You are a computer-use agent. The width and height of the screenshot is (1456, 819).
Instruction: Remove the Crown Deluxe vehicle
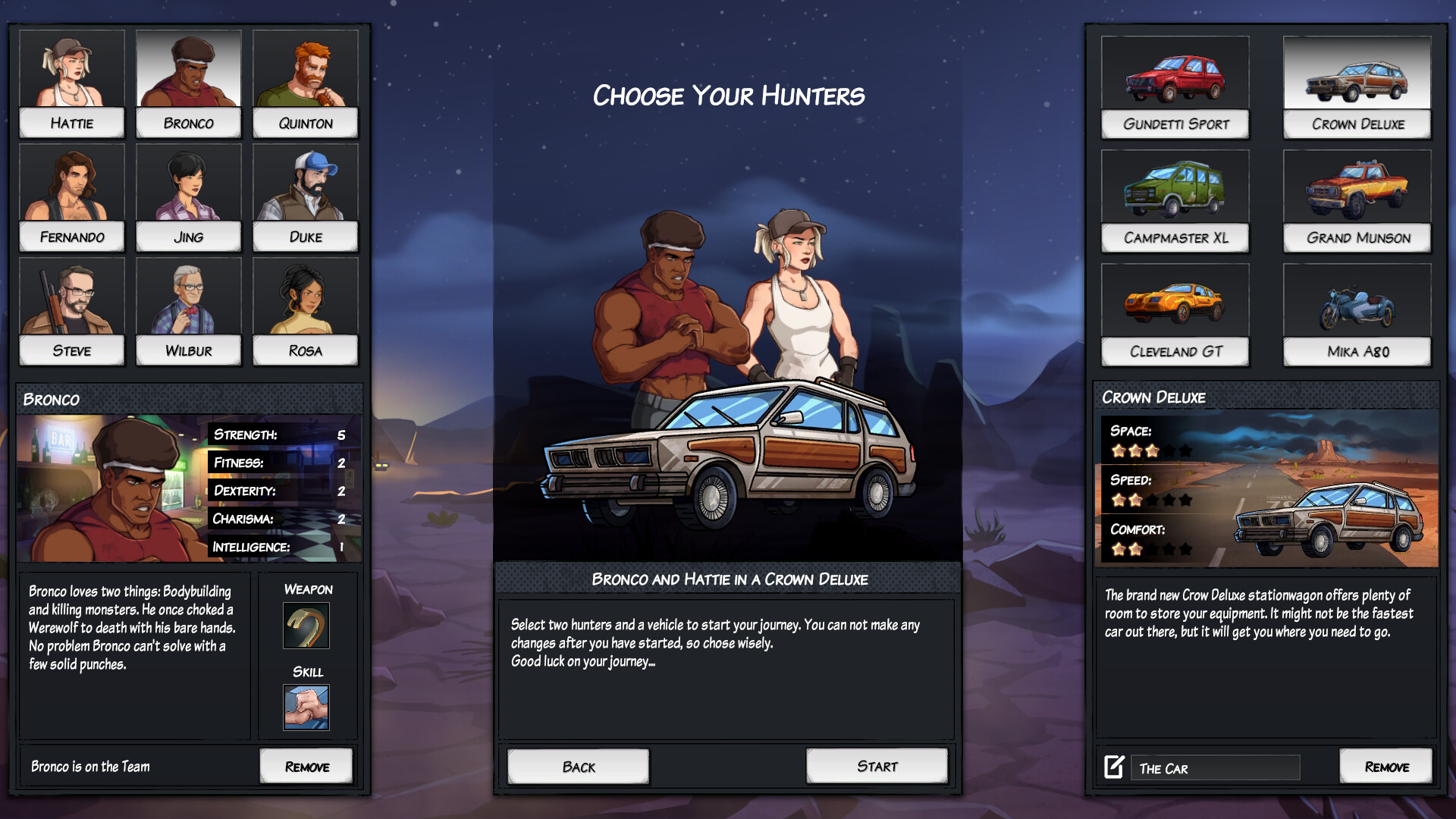point(1386,766)
